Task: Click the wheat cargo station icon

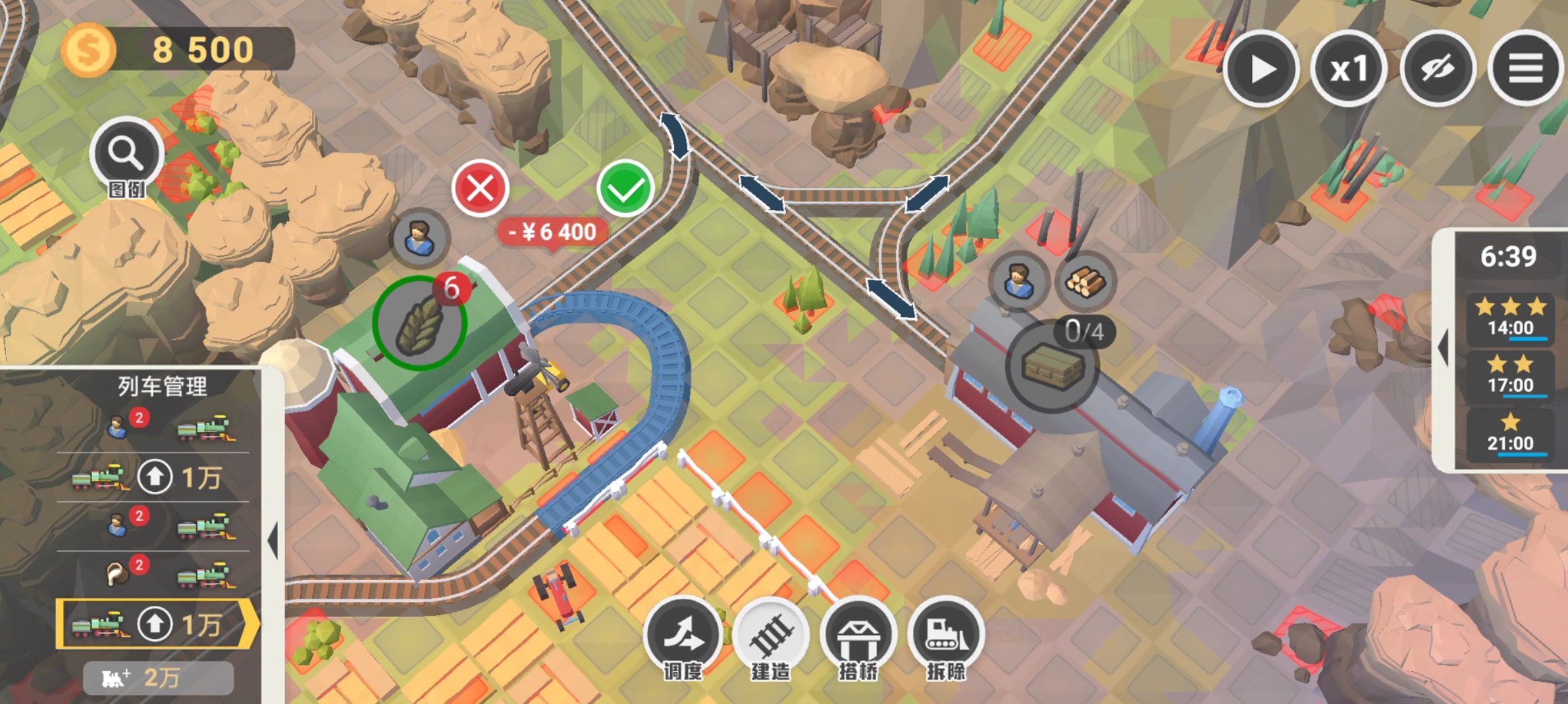Action: coord(419,323)
